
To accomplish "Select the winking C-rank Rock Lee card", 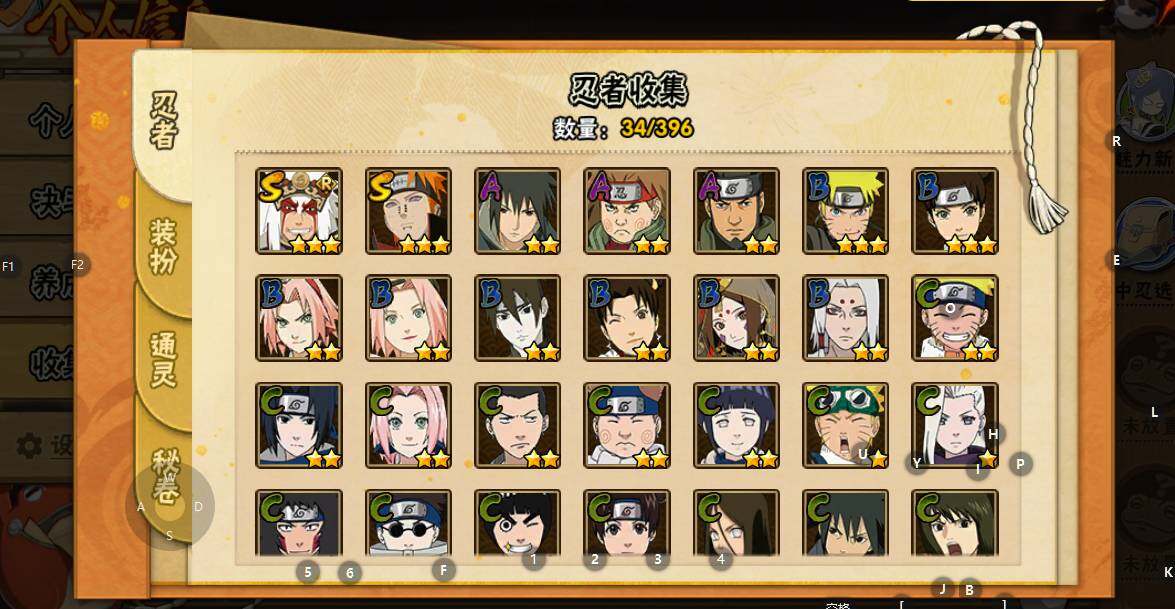I will pyautogui.click(x=517, y=524).
